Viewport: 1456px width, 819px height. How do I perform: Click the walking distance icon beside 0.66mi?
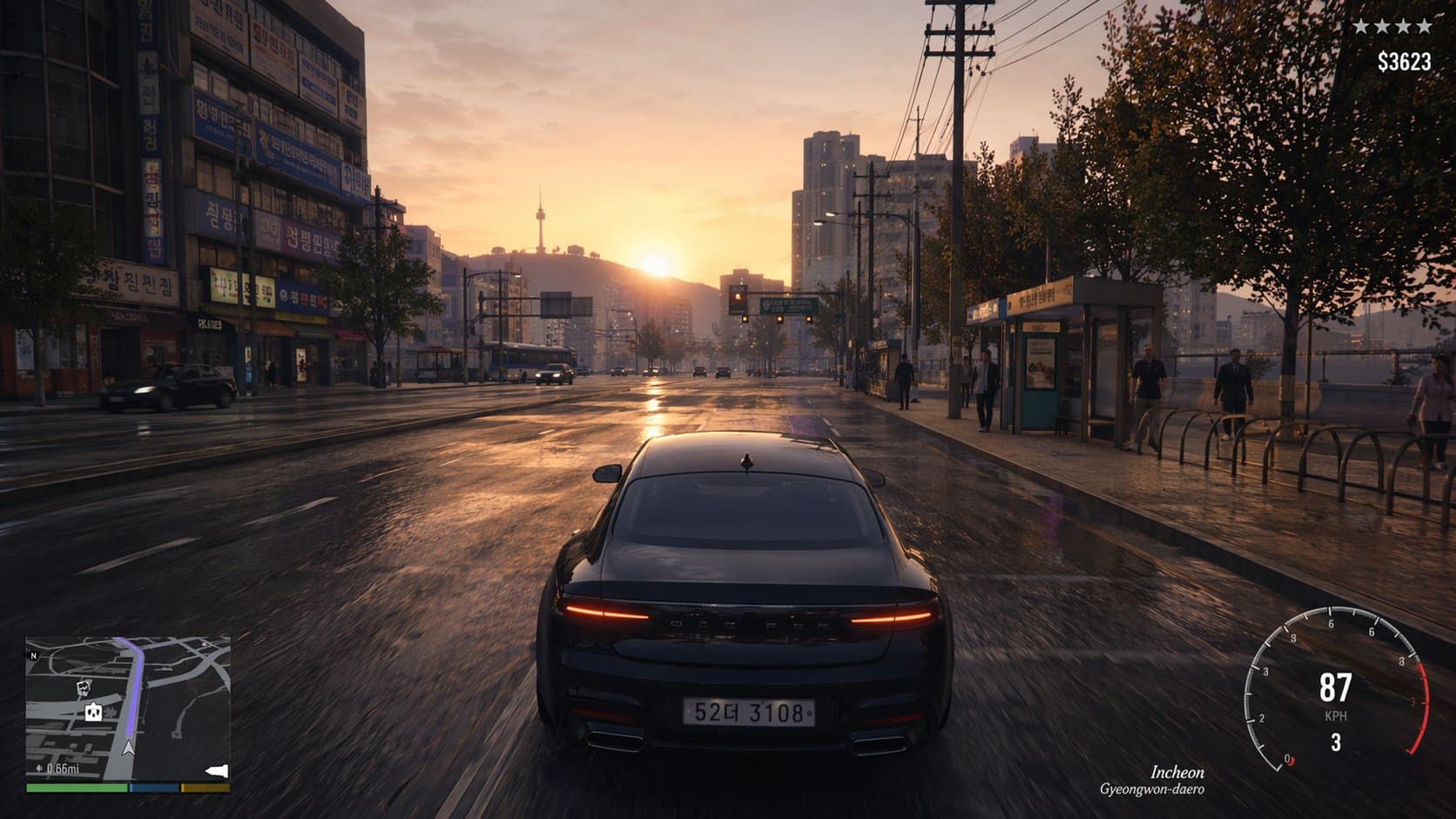[40, 768]
